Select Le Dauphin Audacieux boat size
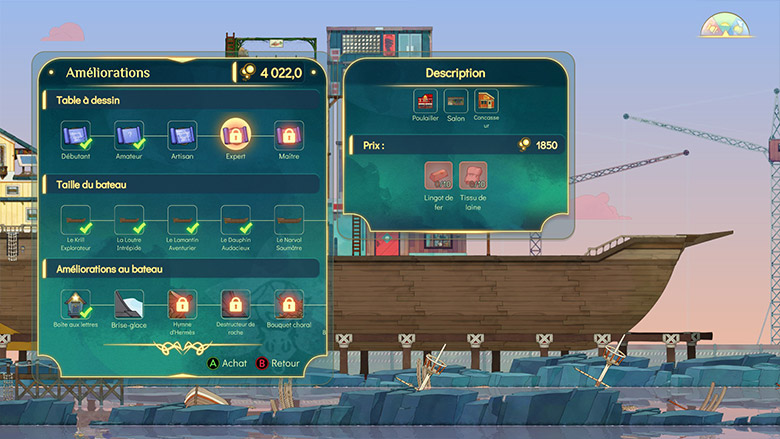 235,219
